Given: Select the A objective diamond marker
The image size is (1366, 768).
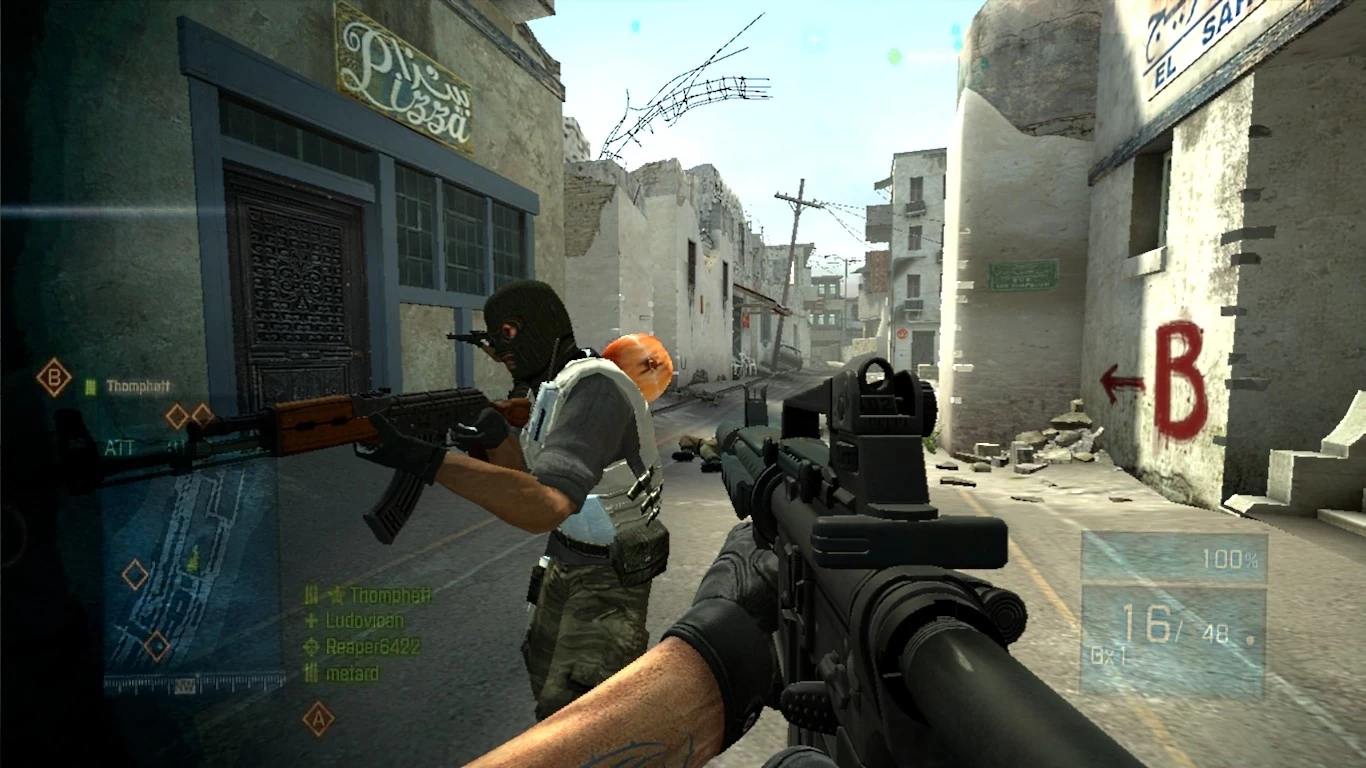Looking at the screenshot, I should (x=318, y=718).
